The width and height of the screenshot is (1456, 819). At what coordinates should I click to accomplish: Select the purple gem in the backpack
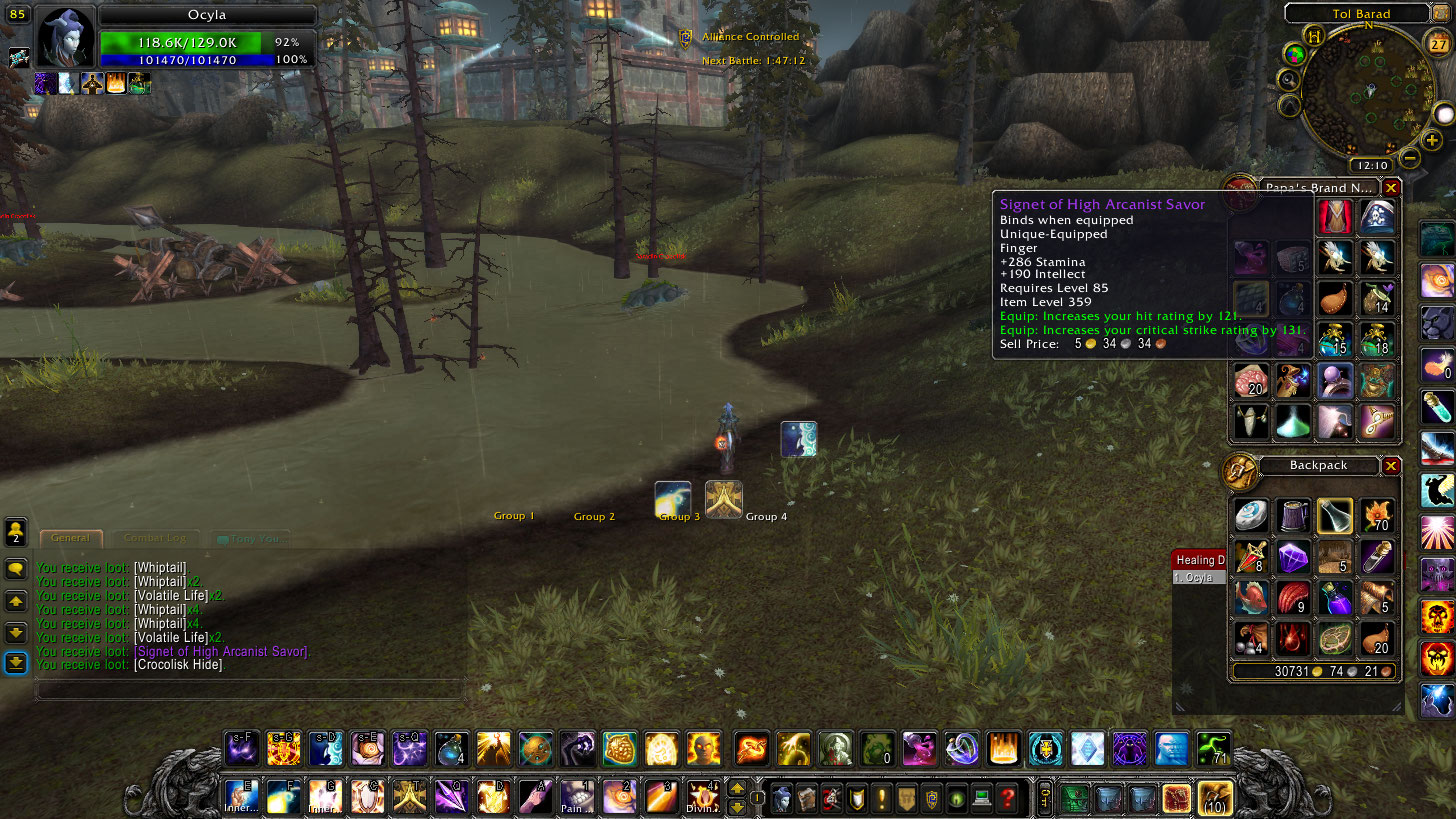[1293, 557]
